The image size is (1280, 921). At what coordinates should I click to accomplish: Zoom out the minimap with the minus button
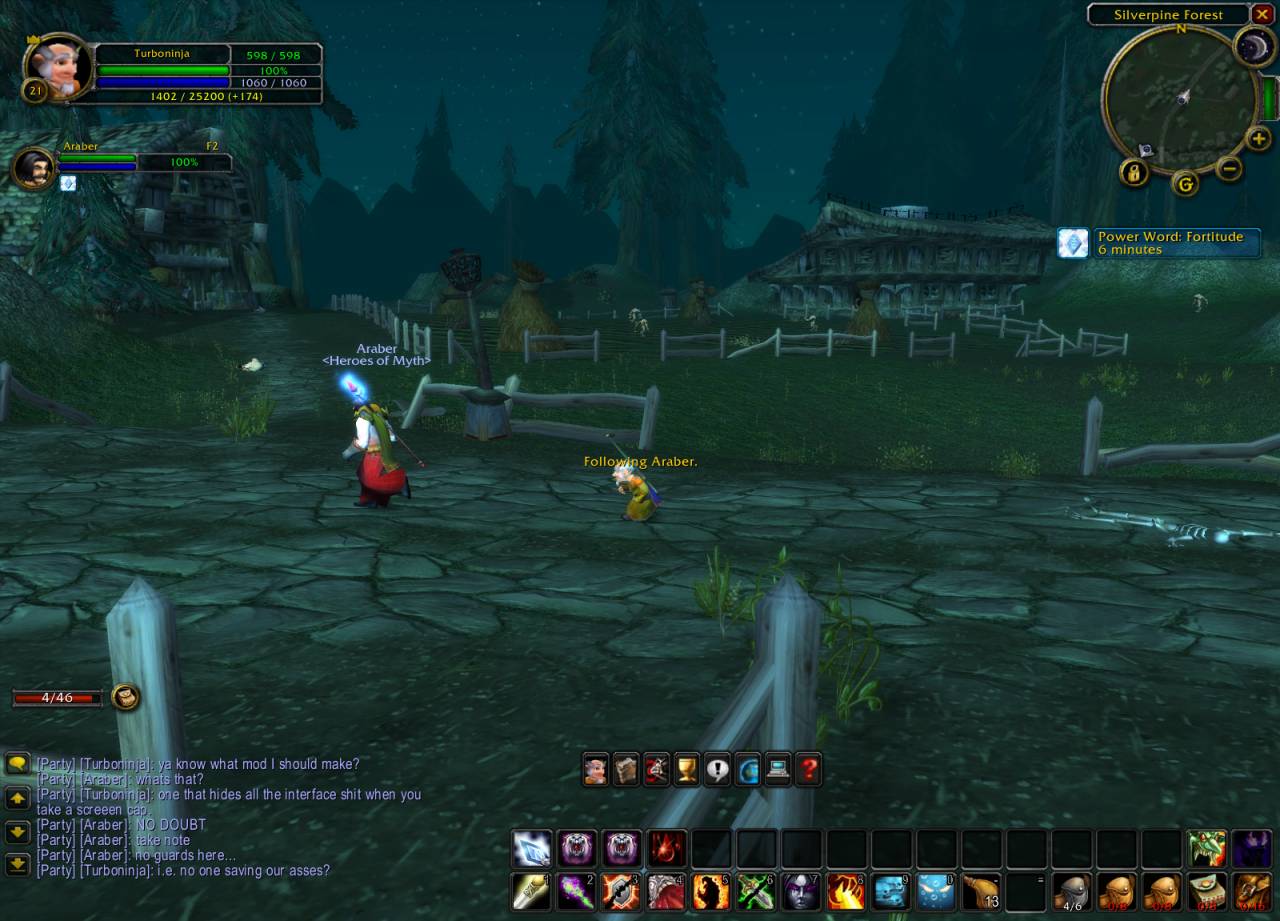[x=1229, y=169]
